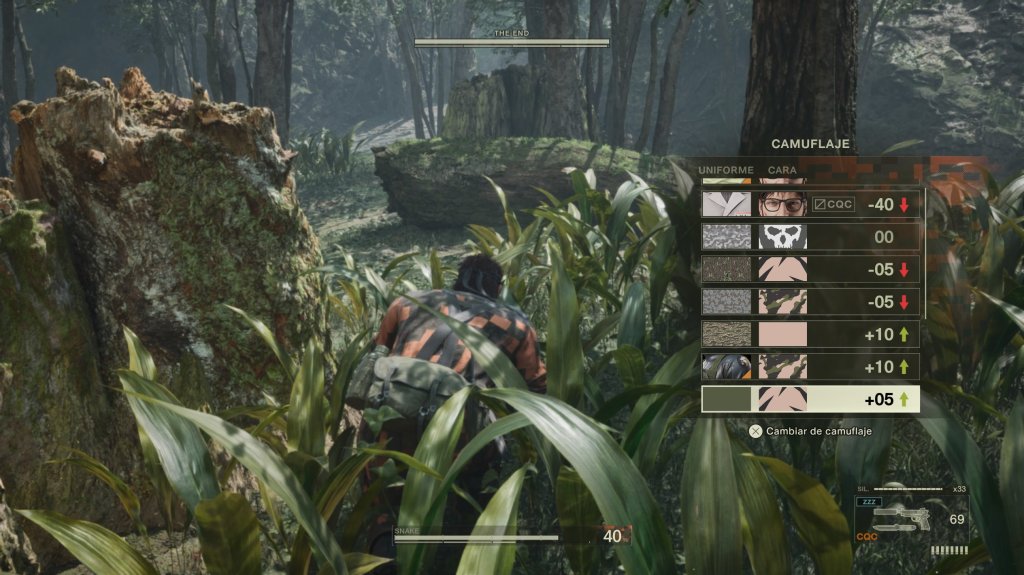Select the white suit uniform swatch

click(x=727, y=205)
